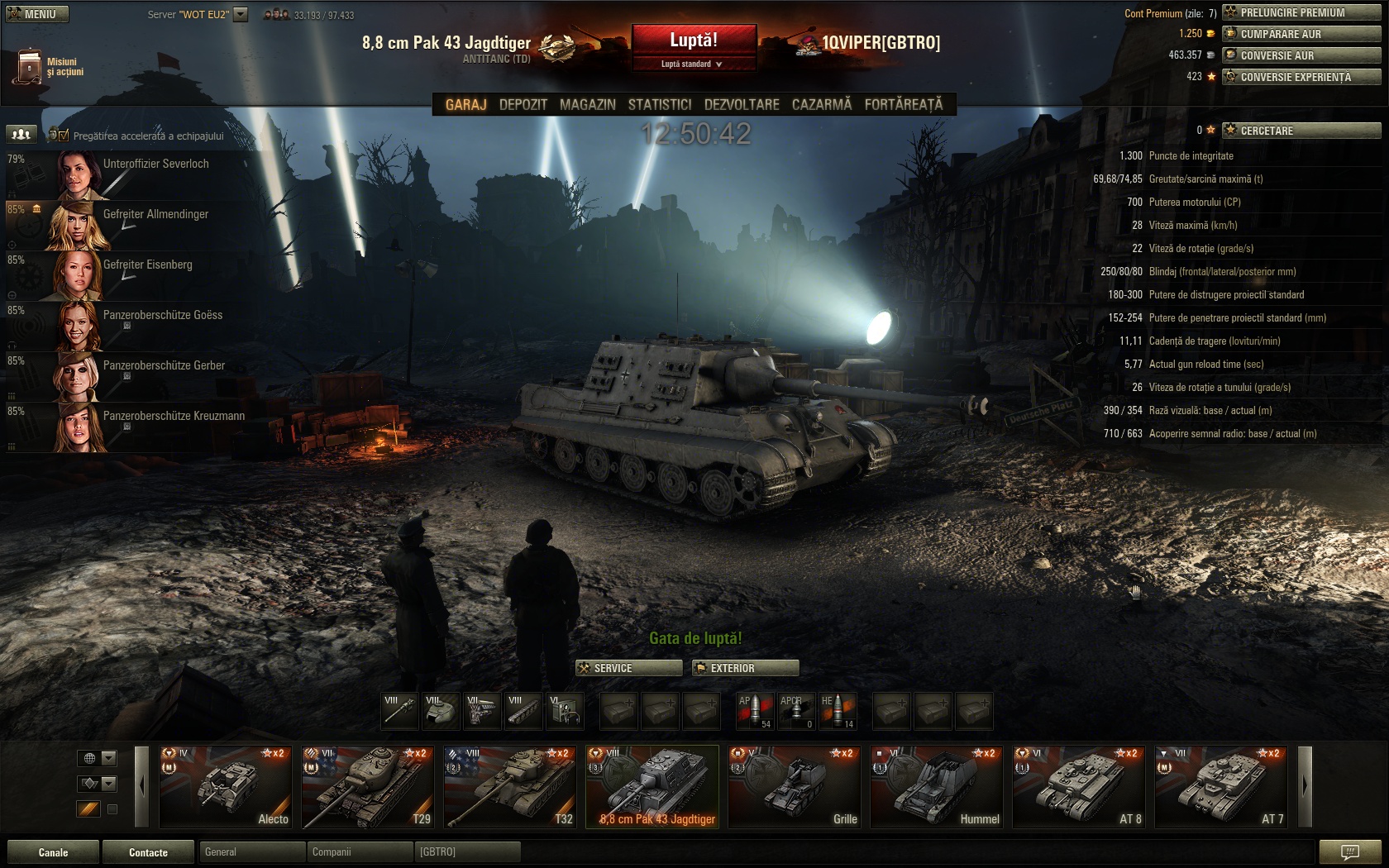Open the SERVICE vehicle button
The image size is (1389, 868).
tap(628, 668)
